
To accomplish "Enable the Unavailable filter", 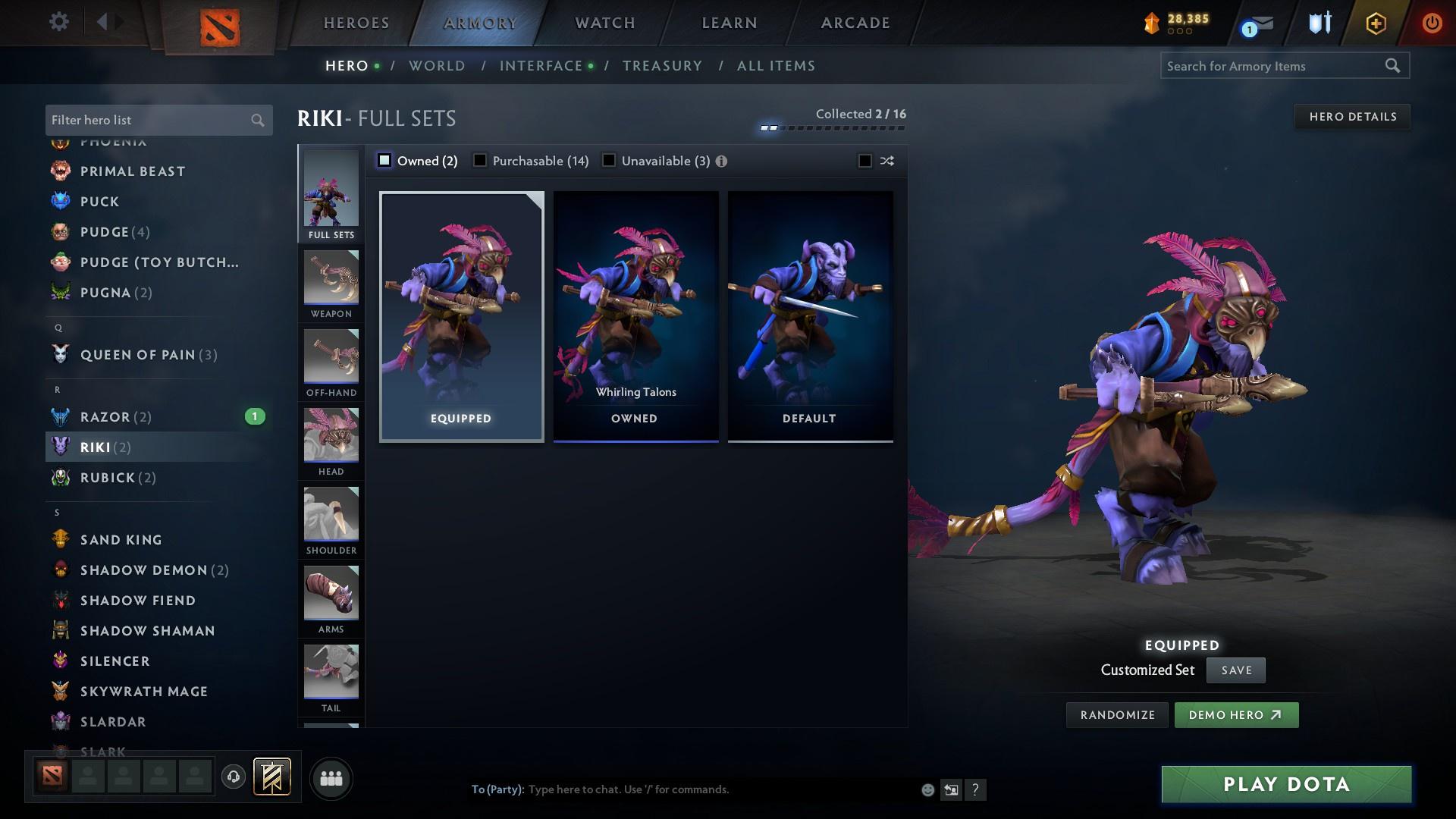I will point(607,160).
